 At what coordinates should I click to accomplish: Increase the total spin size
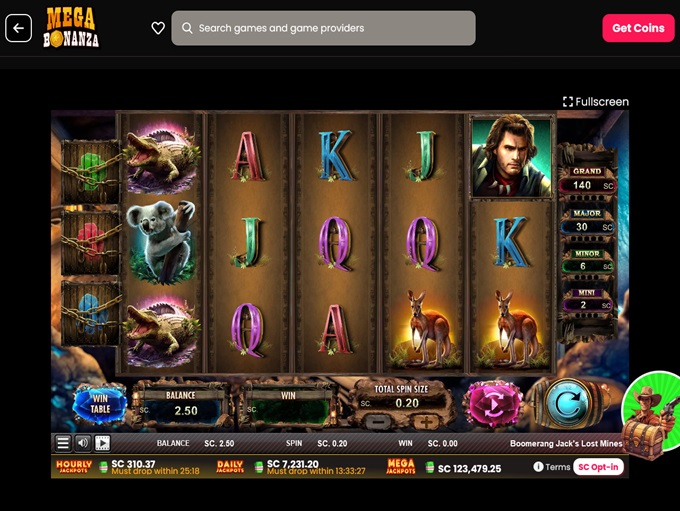pyautogui.click(x=426, y=422)
